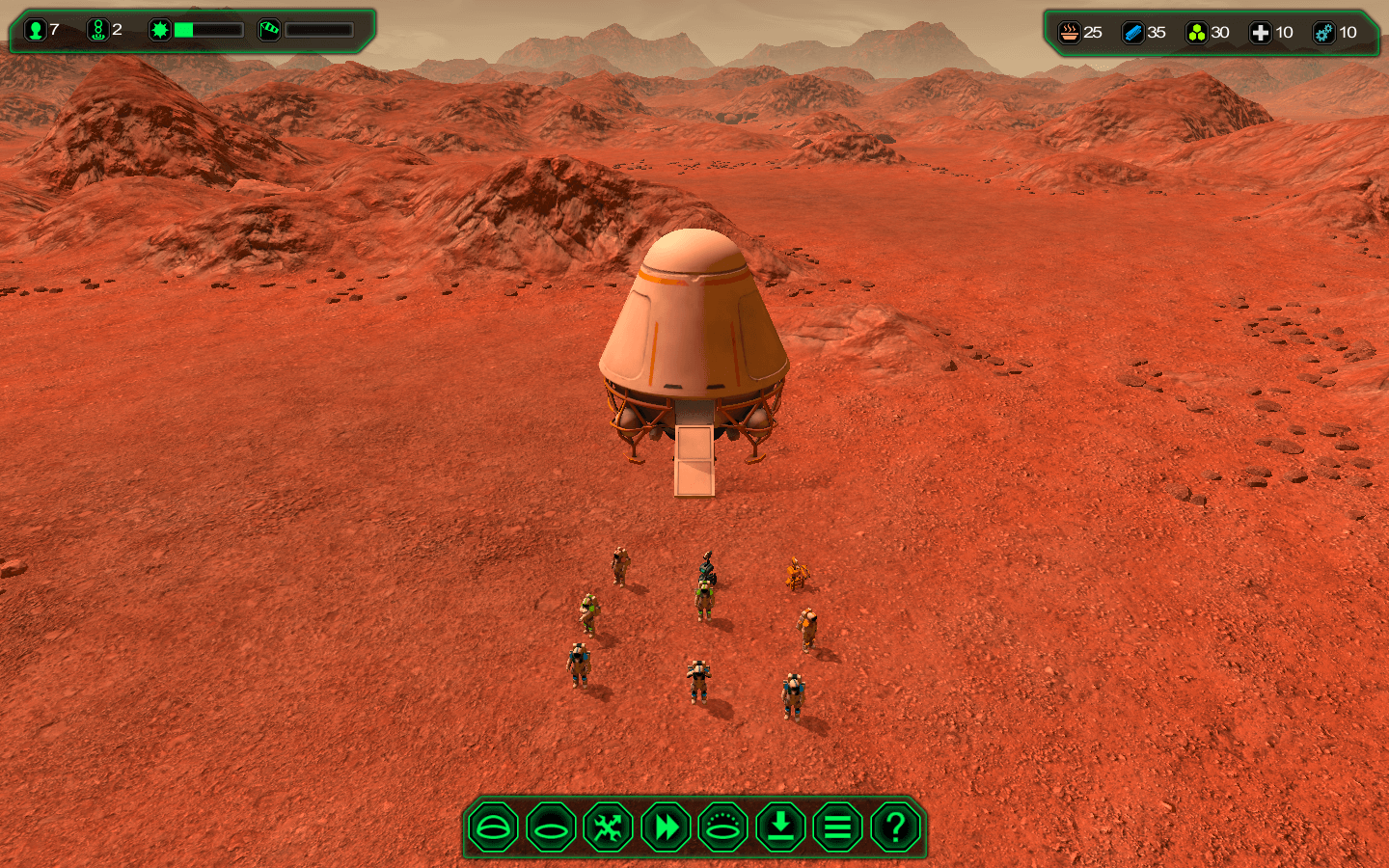Open the crossed tools and arrows menu
1389x868 pixels.
coord(608,827)
